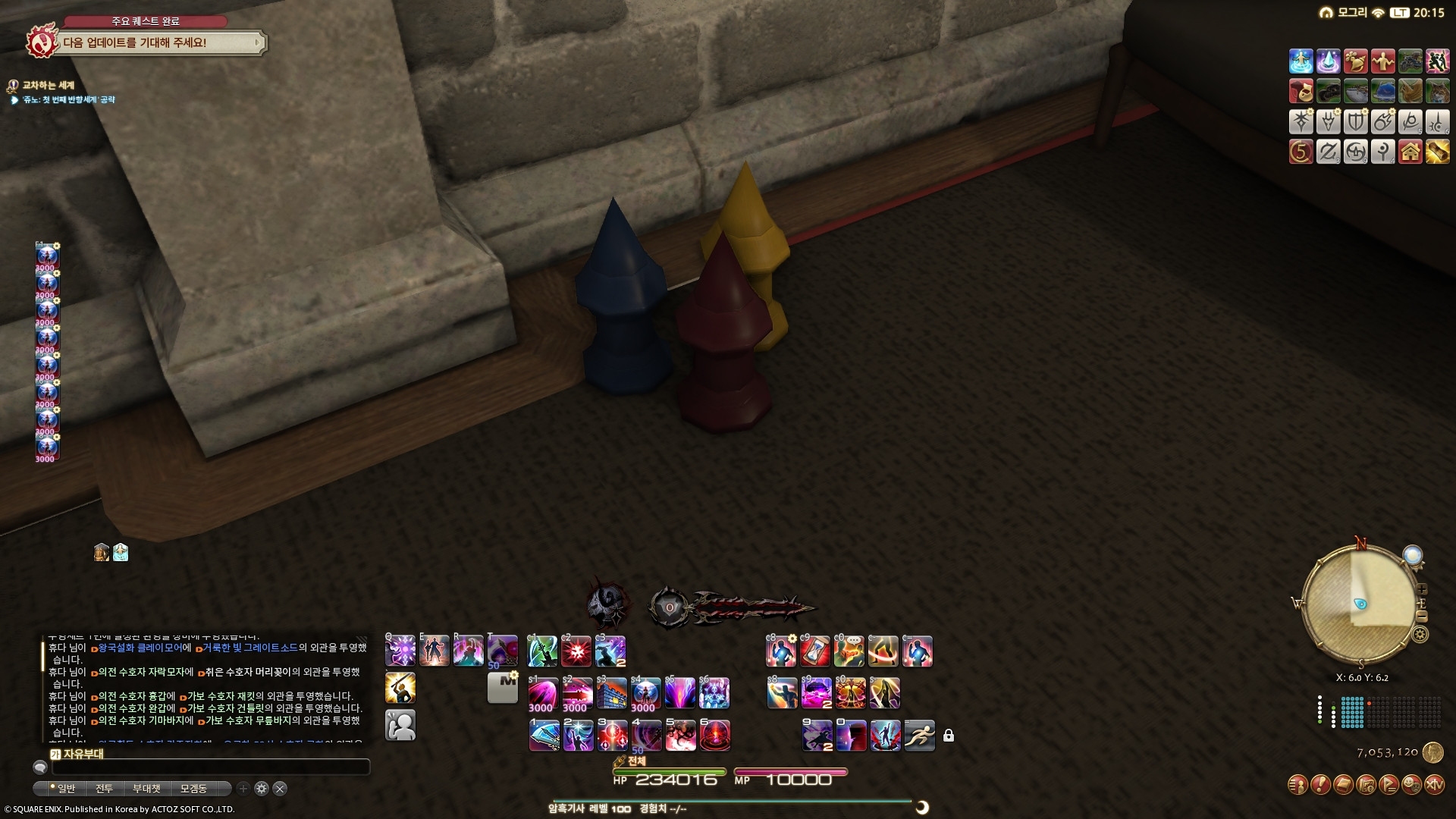Switch to the 전투 chat tab

tap(104, 789)
